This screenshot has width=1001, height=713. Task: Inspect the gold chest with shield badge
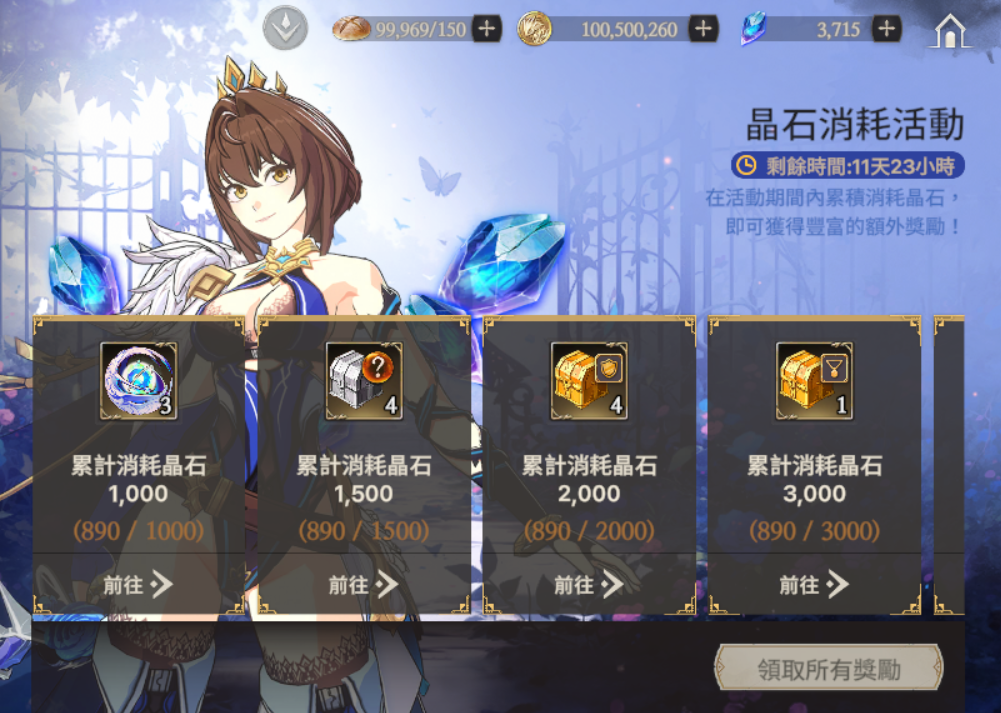589,380
